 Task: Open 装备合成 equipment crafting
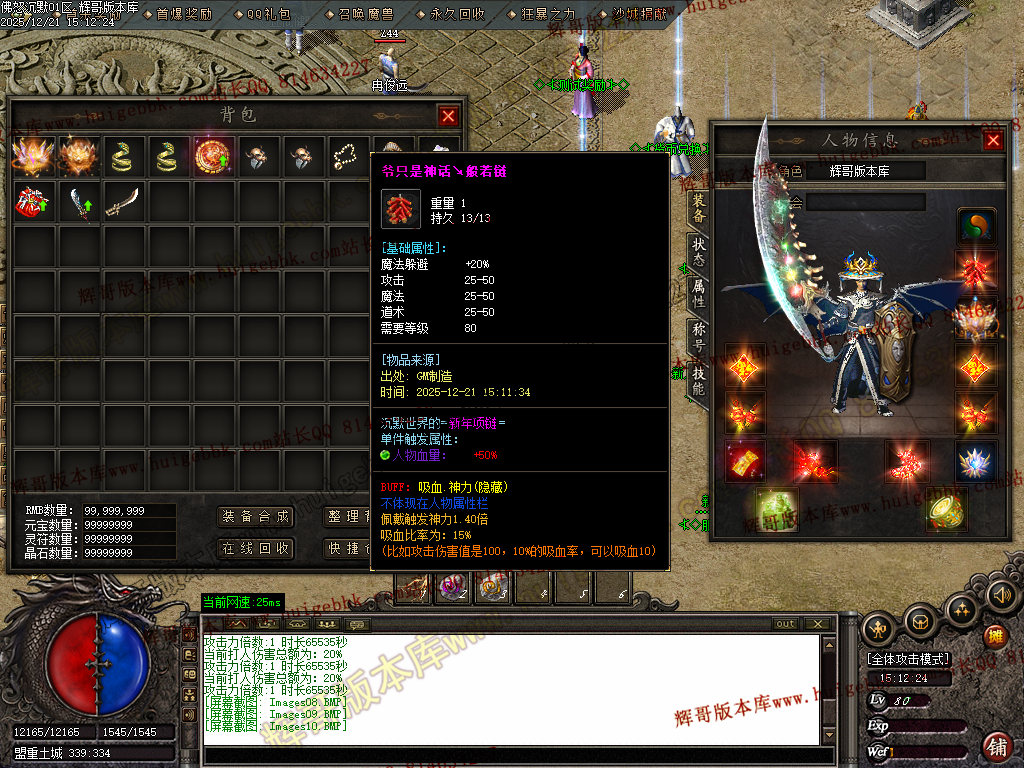(256, 517)
